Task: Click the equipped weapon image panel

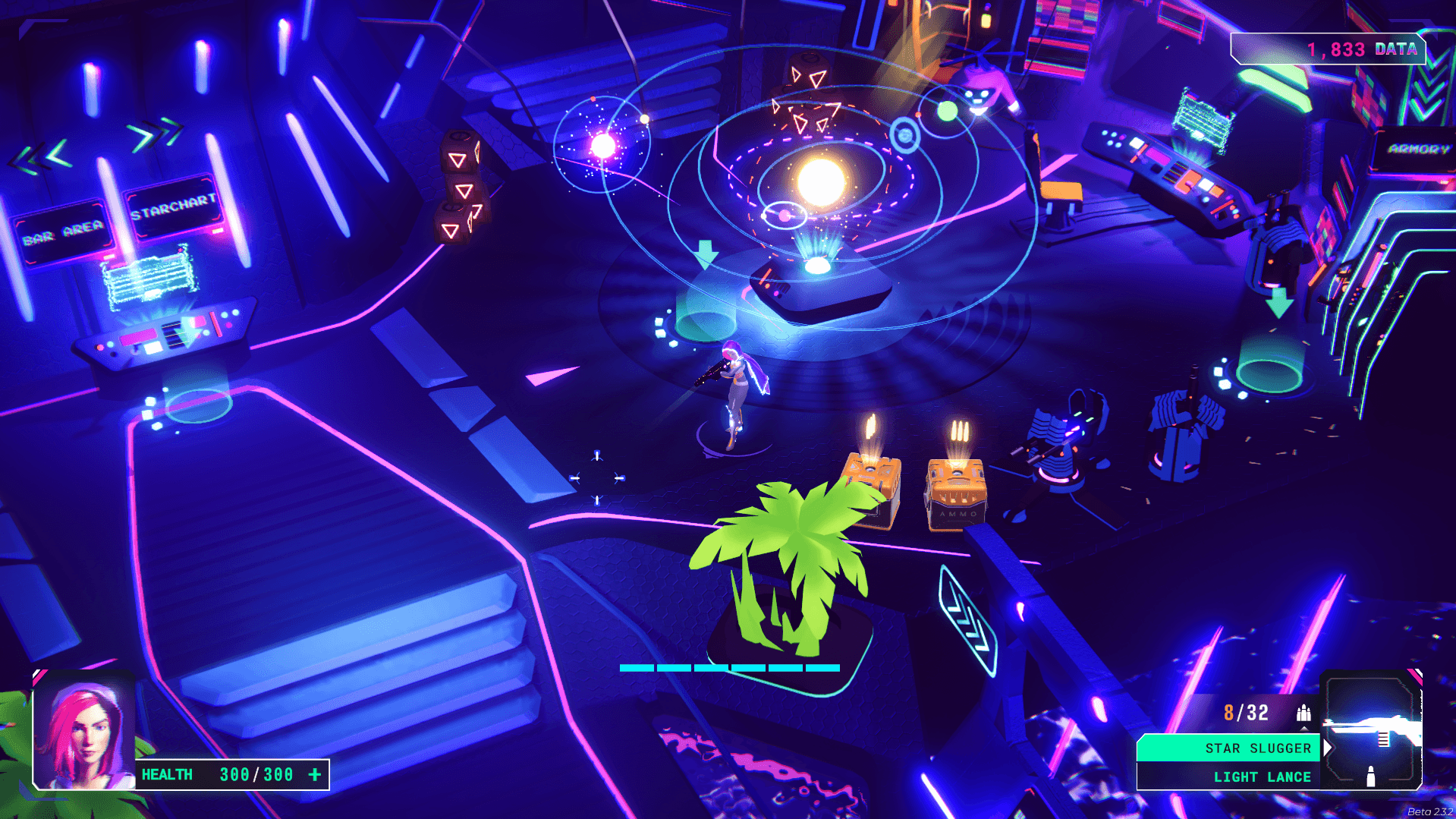Action: [x=1373, y=729]
